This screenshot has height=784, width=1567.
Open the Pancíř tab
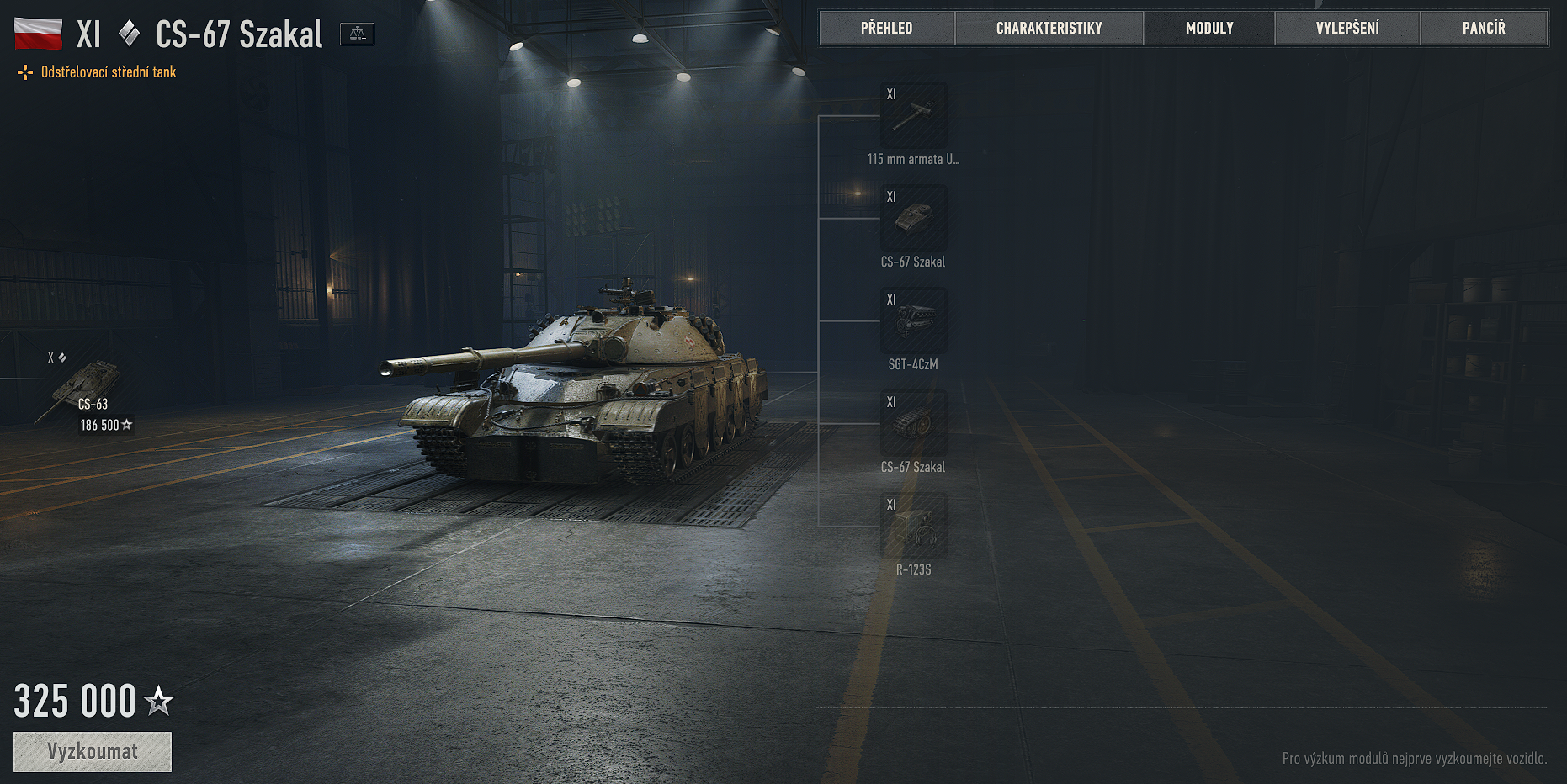(x=1484, y=28)
